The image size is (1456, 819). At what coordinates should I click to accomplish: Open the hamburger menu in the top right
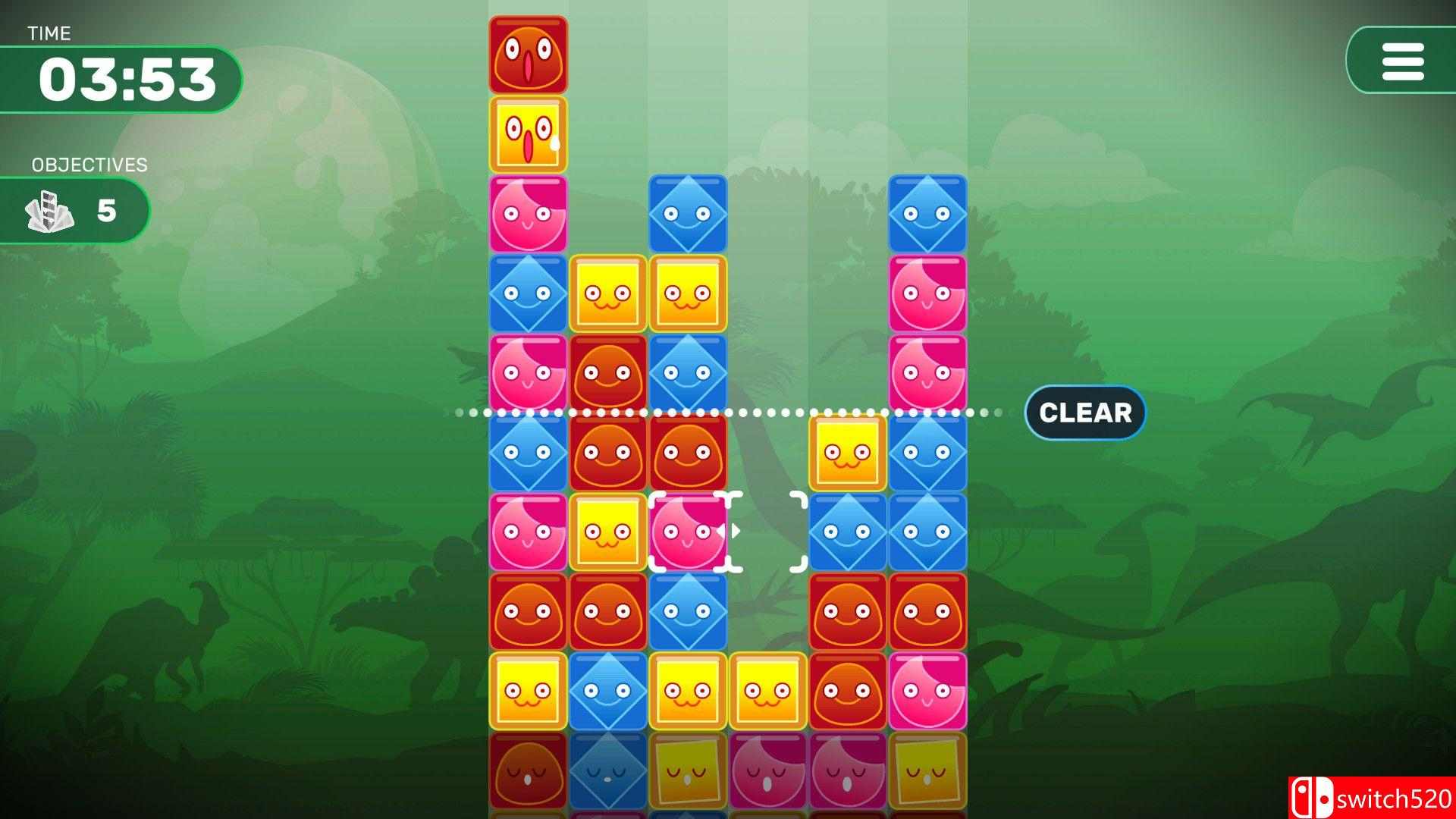click(1402, 62)
